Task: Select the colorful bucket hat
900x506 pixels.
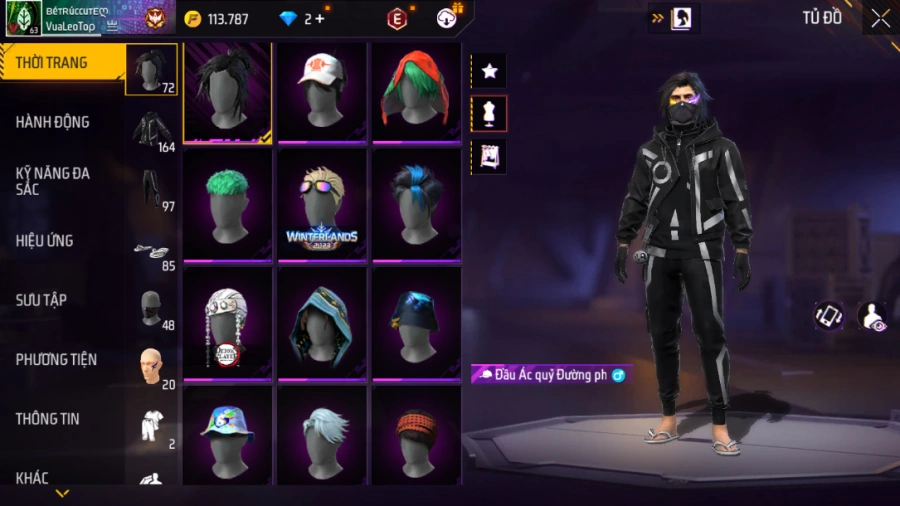Action: 228,435
